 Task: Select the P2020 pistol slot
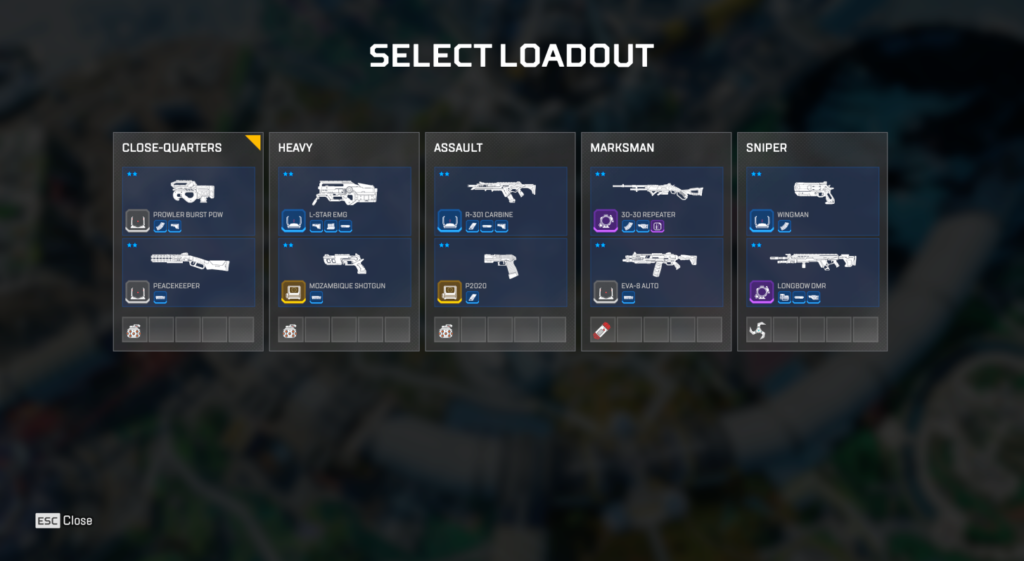(x=500, y=272)
